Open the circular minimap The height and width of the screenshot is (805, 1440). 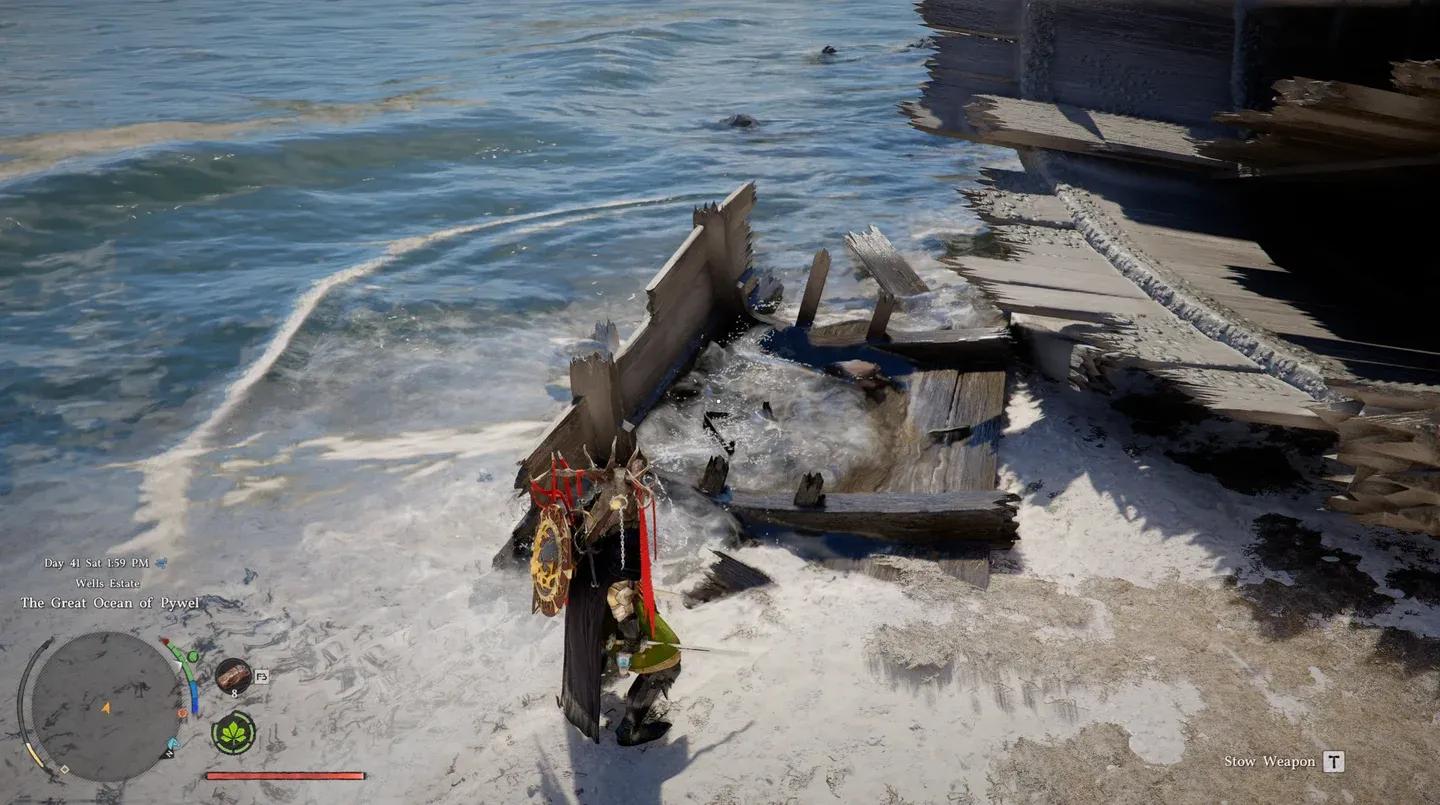point(105,707)
